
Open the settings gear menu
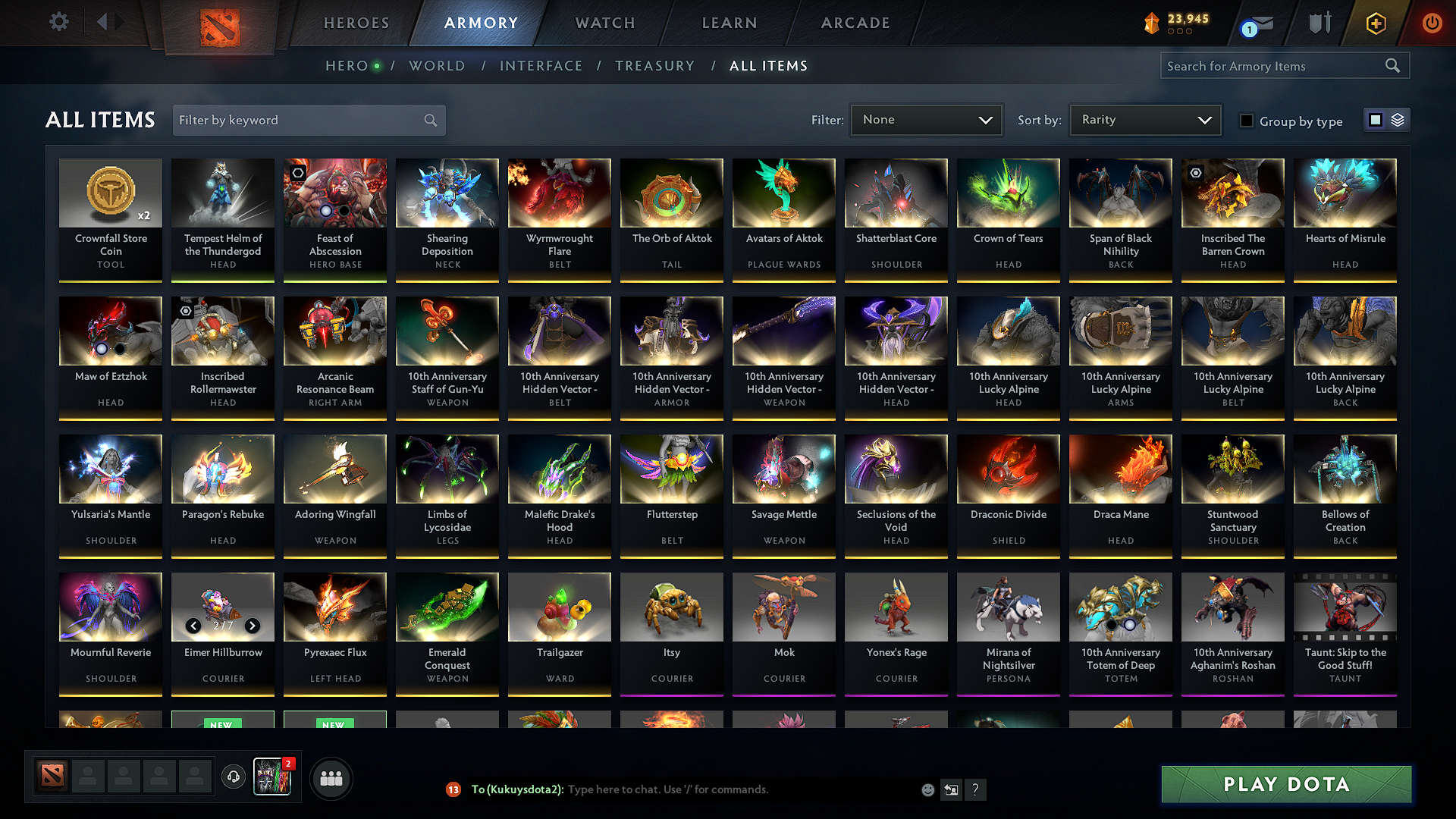click(x=58, y=23)
